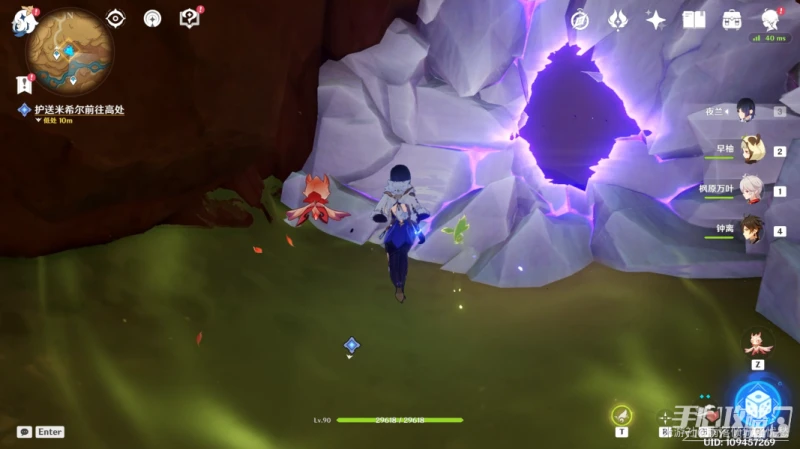The width and height of the screenshot is (800, 449).
Task: Open the Paimon menu icon
Action: point(22,22)
